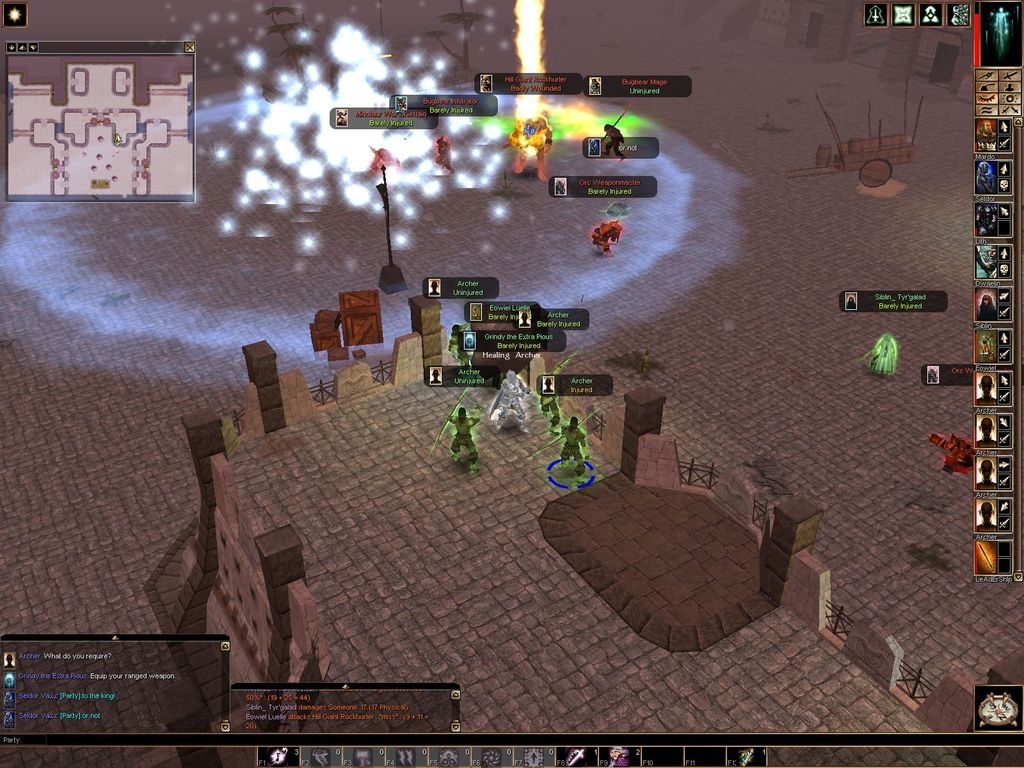Use the F12 quickbar slot item

(x=747, y=757)
